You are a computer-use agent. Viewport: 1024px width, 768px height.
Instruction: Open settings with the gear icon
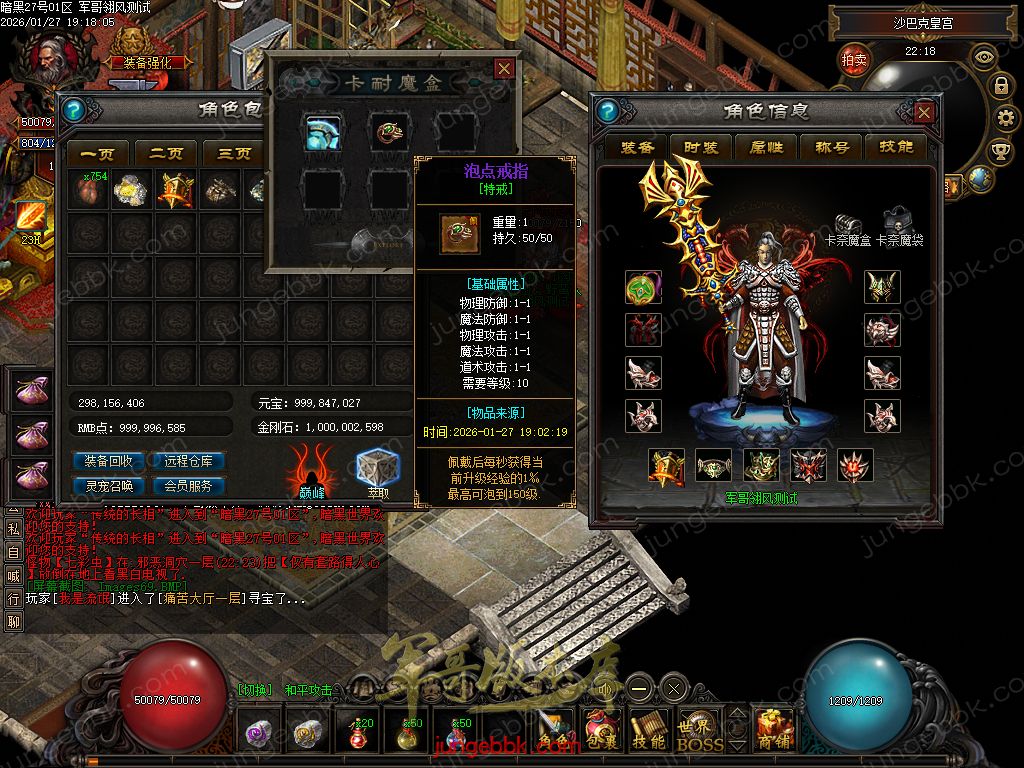(x=1001, y=118)
